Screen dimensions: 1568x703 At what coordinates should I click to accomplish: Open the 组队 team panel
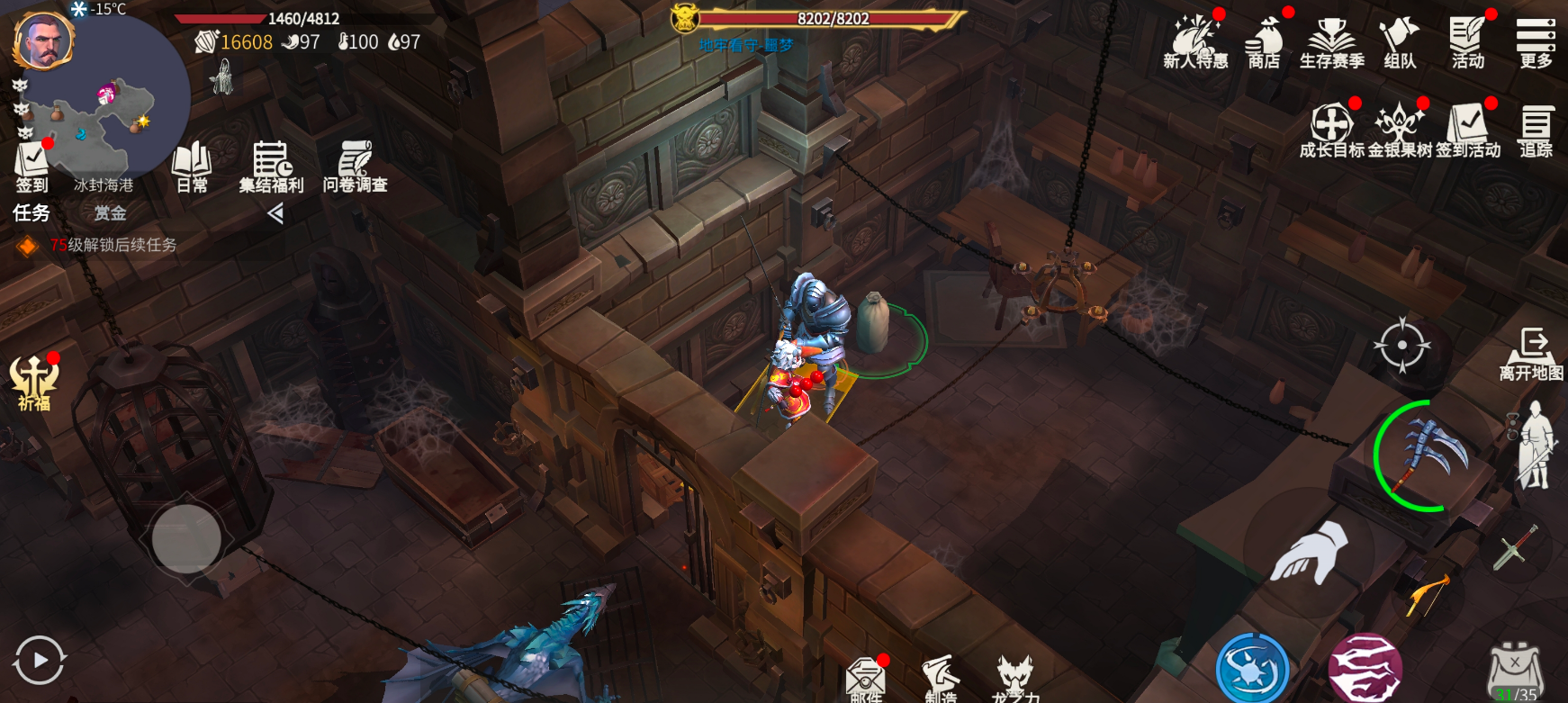[x=1400, y=43]
